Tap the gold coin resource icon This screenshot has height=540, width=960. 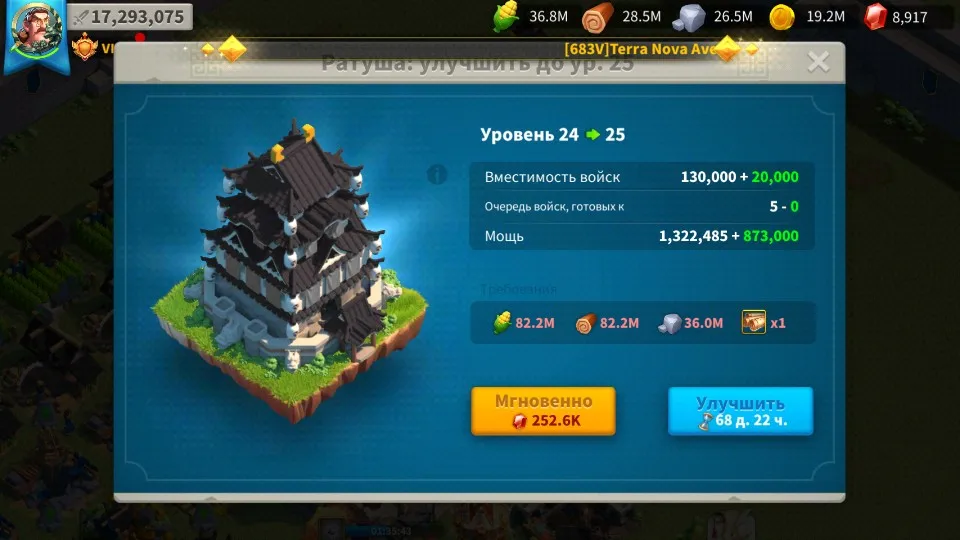[x=781, y=17]
